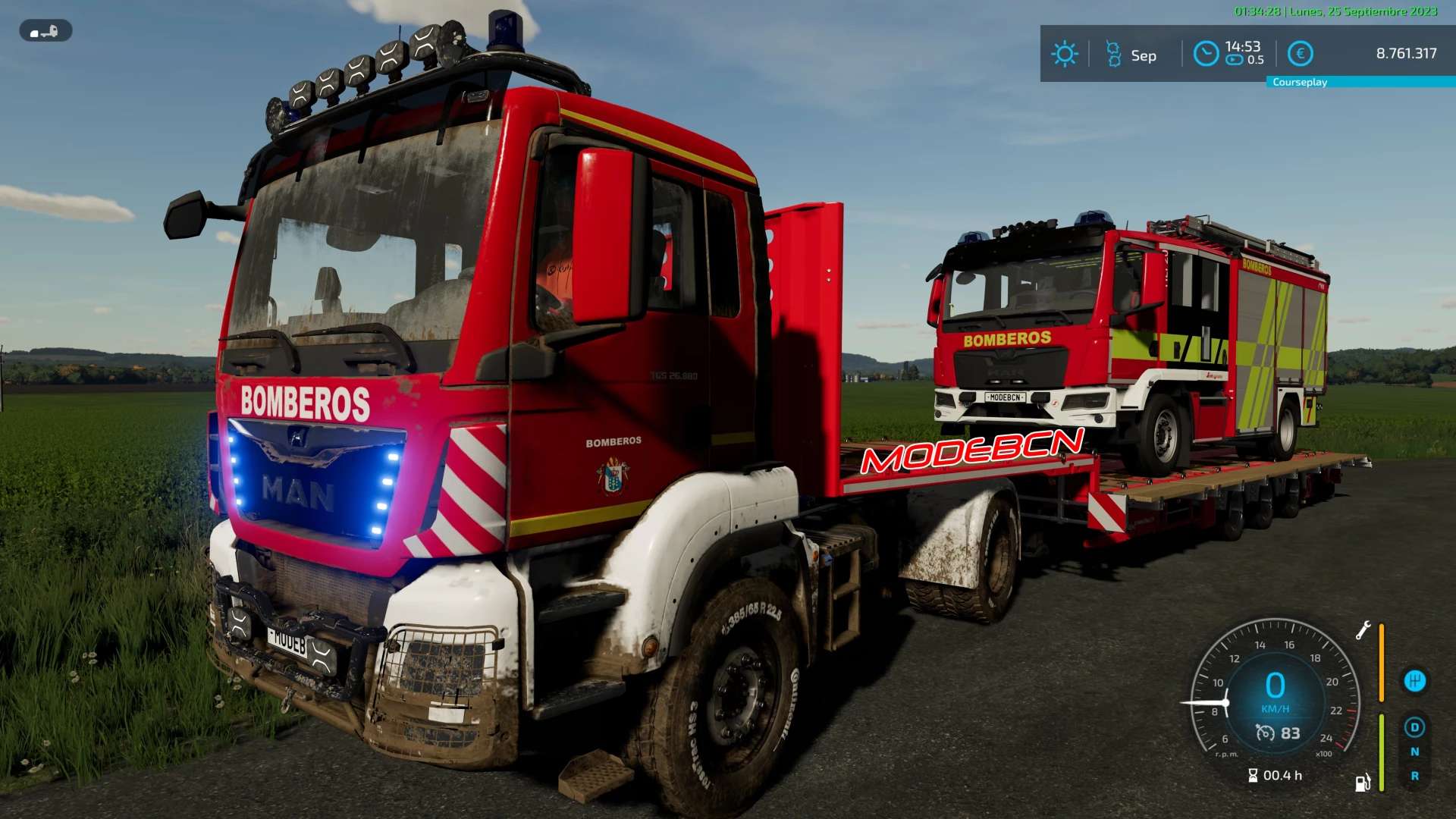1456x819 pixels.
Task: Select the euro money icon
Action: click(1301, 54)
